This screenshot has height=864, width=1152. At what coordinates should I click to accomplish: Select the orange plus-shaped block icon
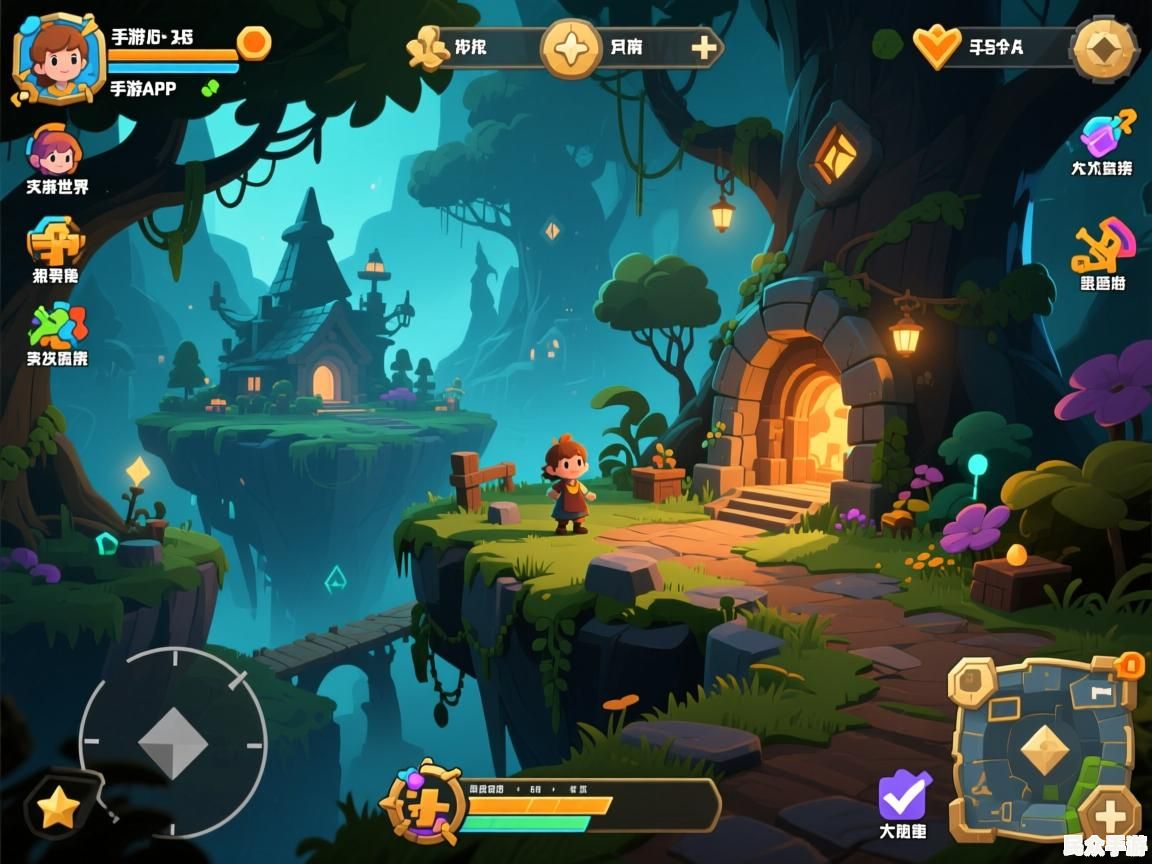(x=55, y=240)
